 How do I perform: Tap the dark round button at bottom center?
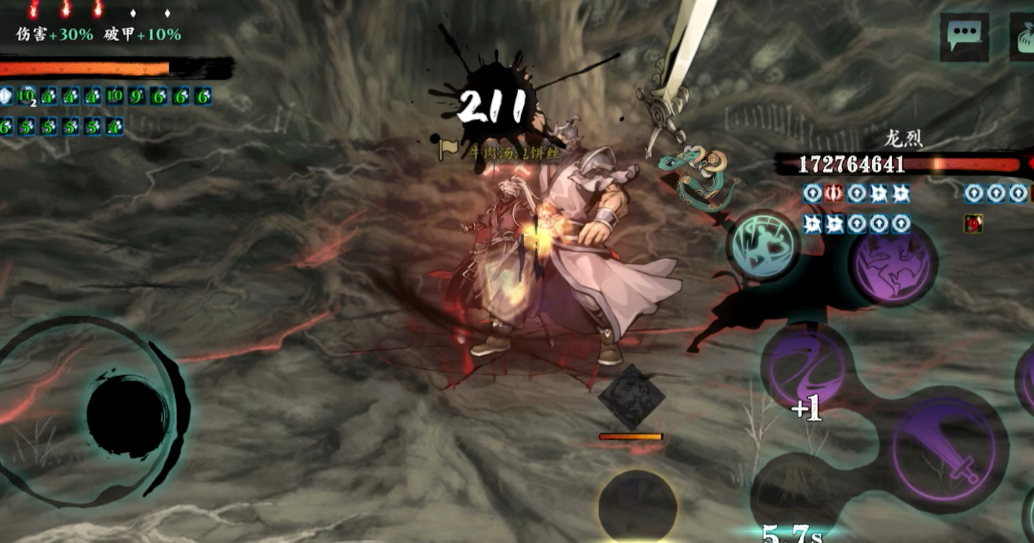click(x=637, y=507)
